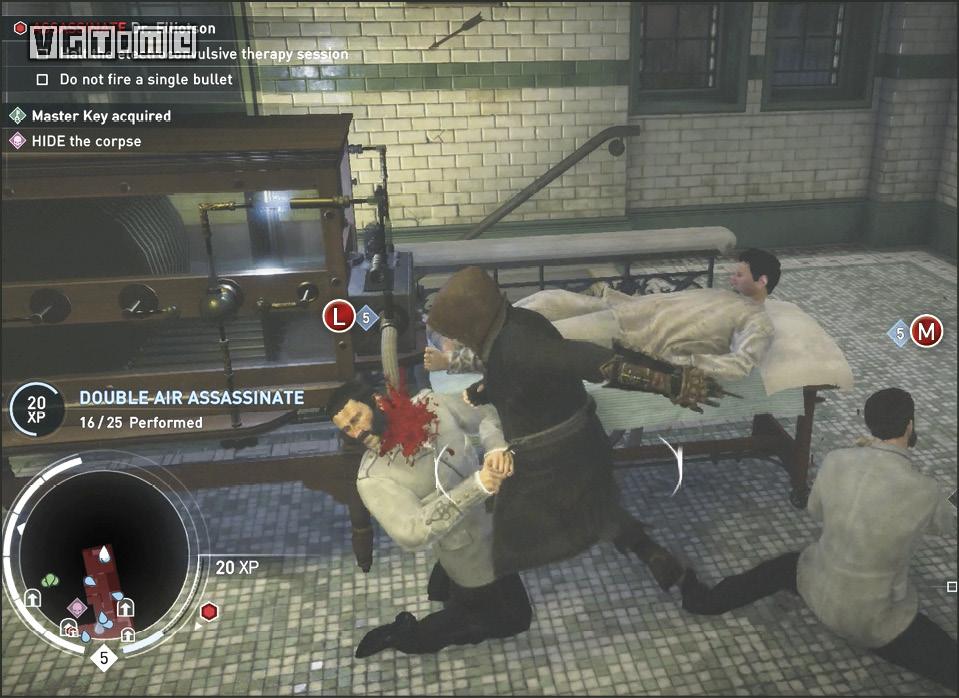Image resolution: width=959 pixels, height=698 pixels.
Task: Select the 'HIDE the corpse' objective
Action: (86, 141)
